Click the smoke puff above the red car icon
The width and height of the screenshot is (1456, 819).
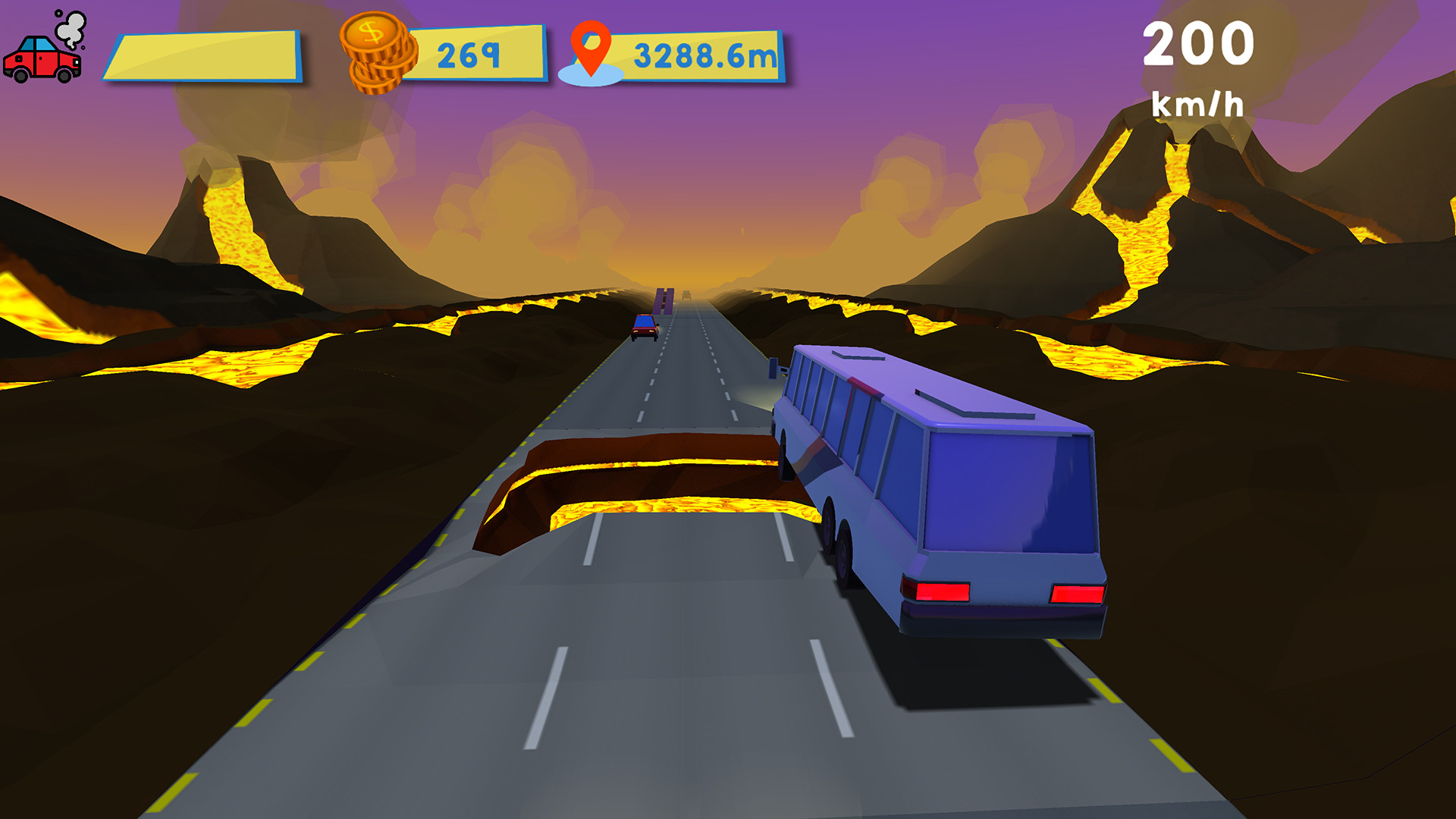click(71, 27)
